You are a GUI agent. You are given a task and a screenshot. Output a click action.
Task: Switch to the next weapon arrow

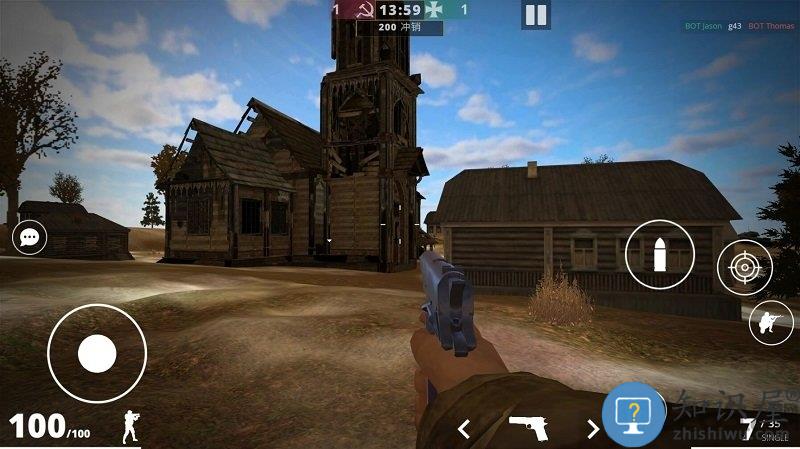[x=592, y=429]
